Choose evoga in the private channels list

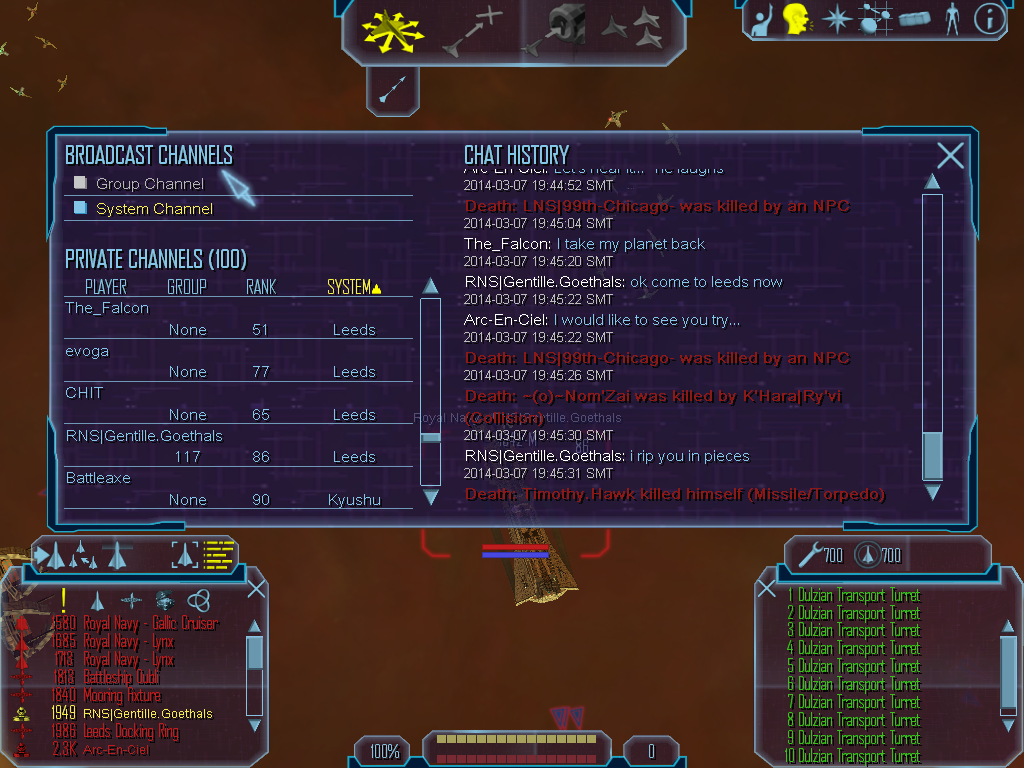click(87, 351)
